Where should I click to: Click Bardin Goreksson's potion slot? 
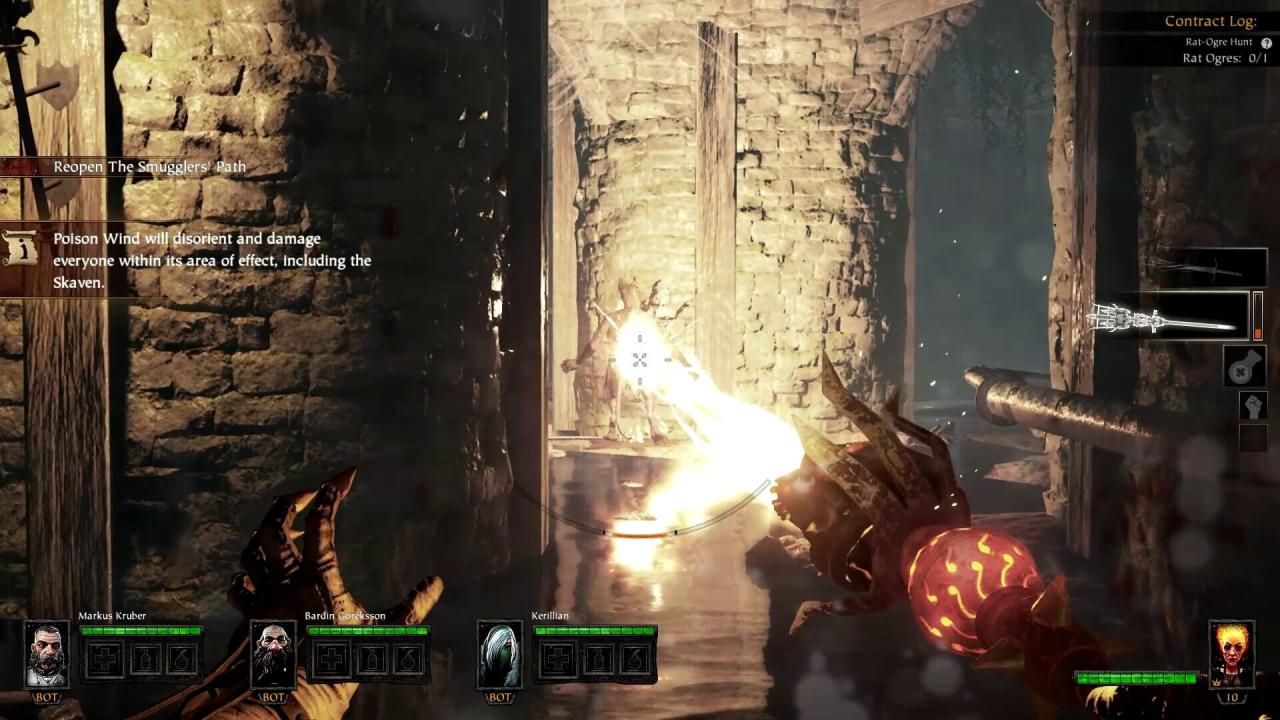370,659
